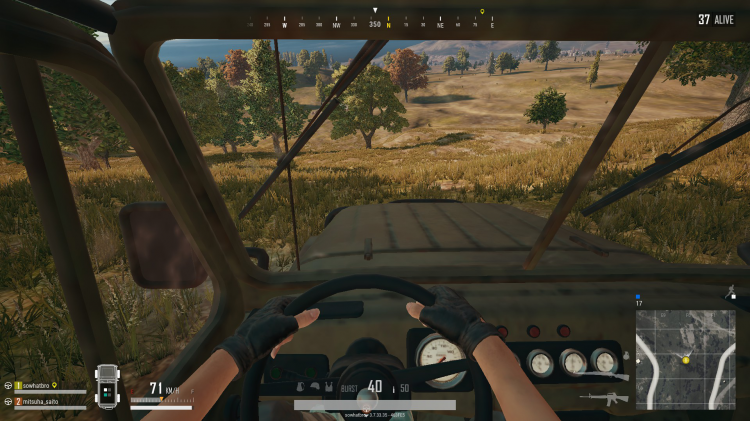The height and width of the screenshot is (421, 750).
Task: Click the running figure icon above minimap
Action: (x=732, y=291)
